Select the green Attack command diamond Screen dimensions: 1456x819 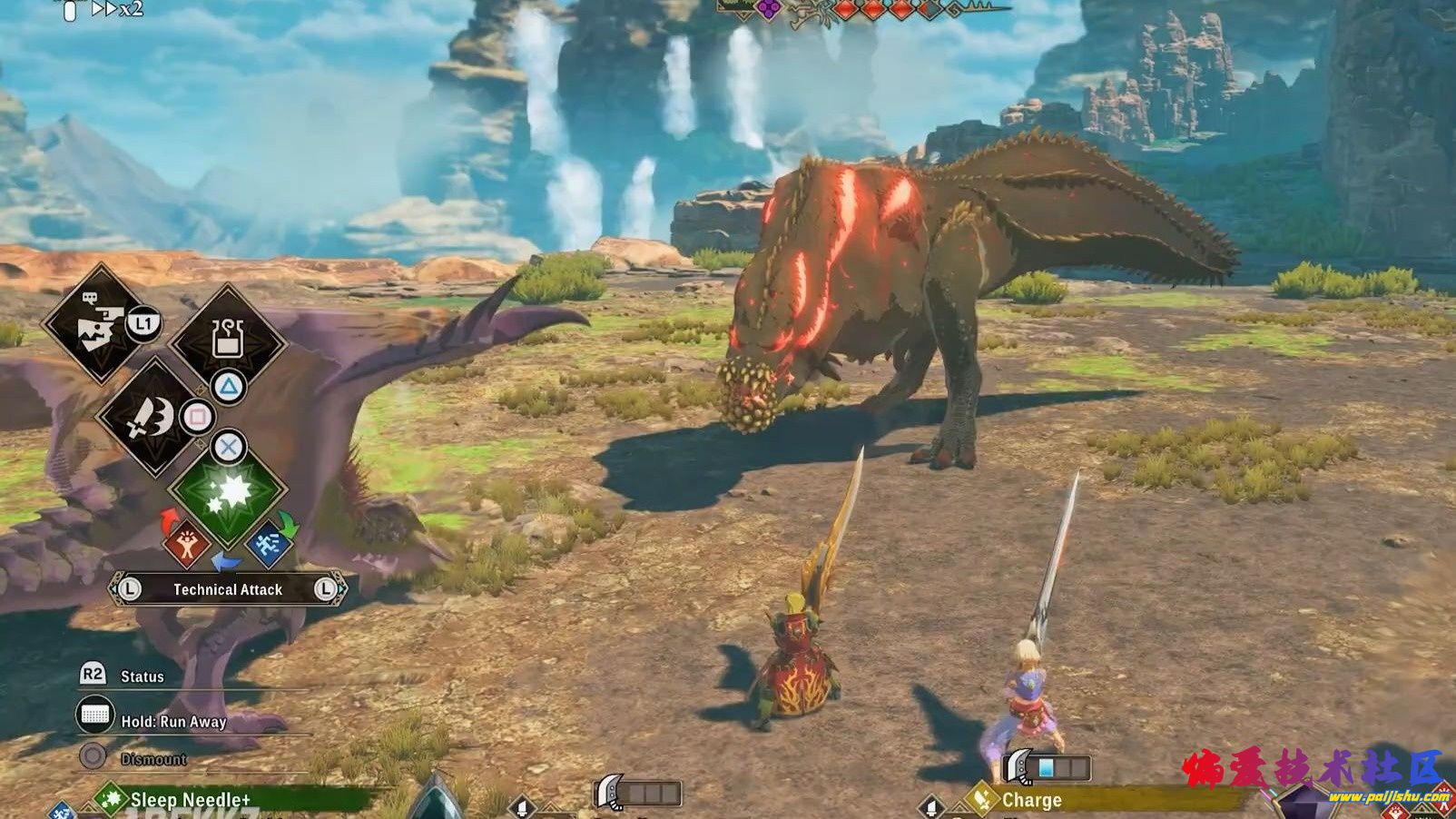tap(228, 493)
